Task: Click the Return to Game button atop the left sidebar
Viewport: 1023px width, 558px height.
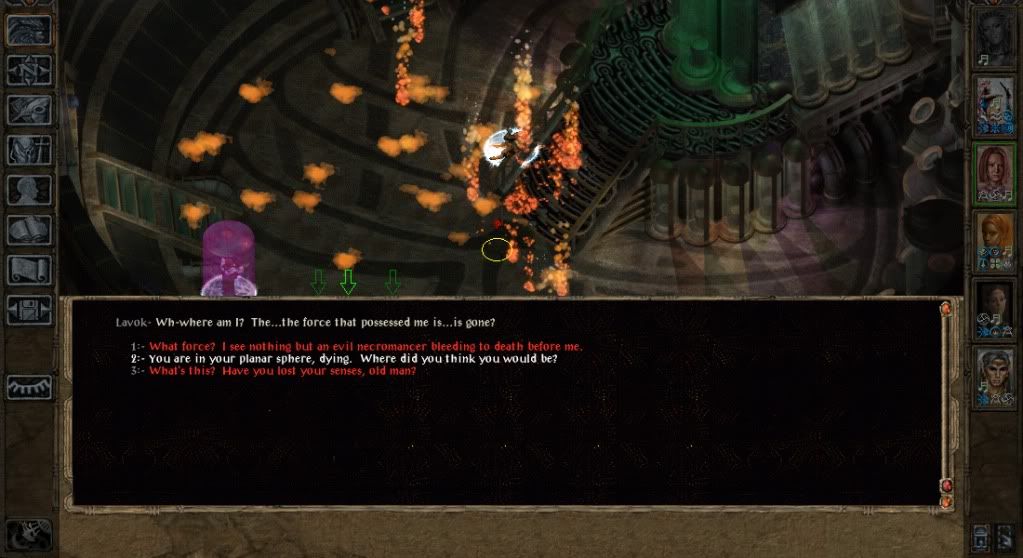Action: click(29, 30)
